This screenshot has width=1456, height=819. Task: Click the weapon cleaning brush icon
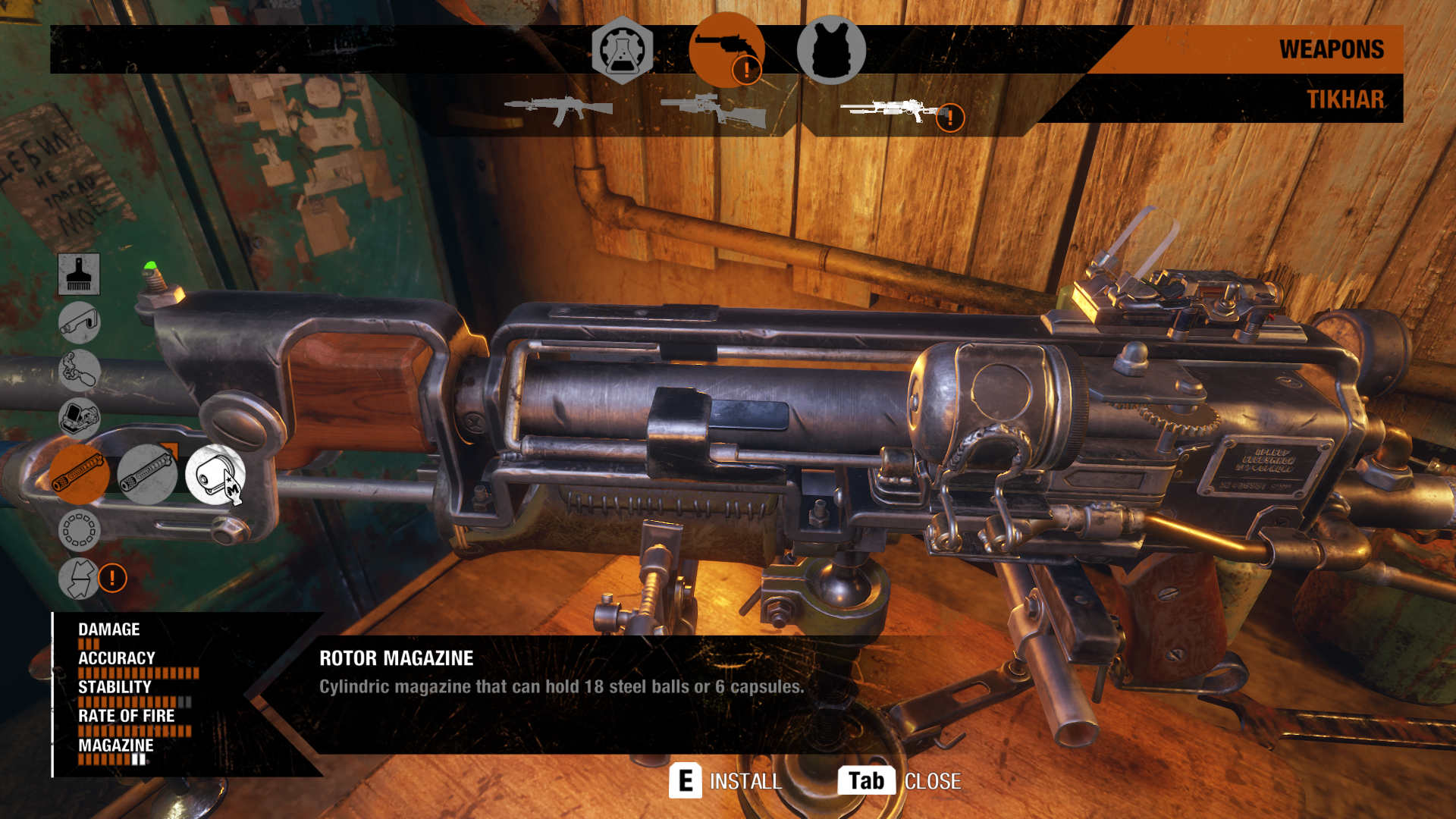(79, 274)
